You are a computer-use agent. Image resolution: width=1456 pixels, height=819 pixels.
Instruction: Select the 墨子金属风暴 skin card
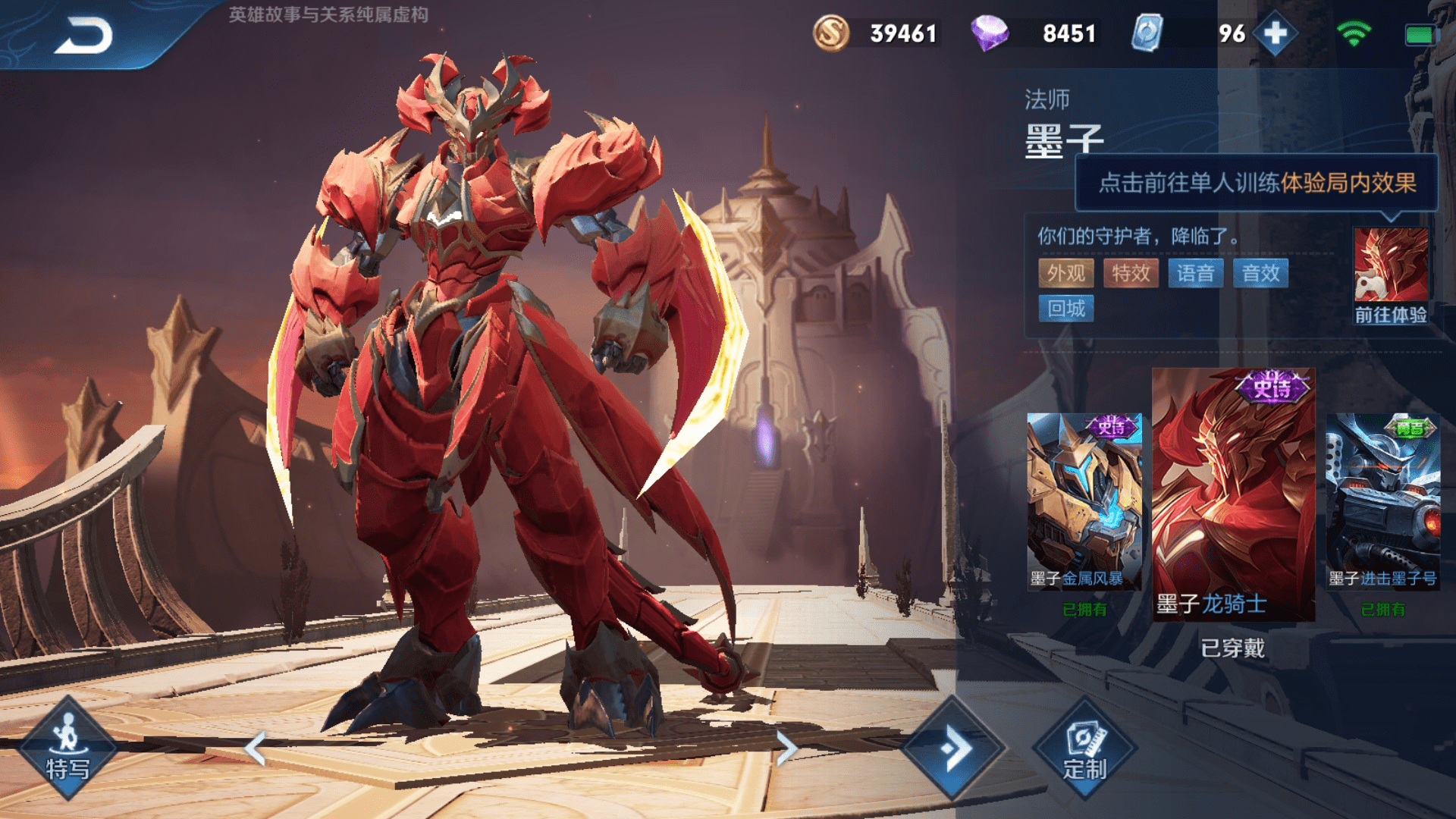1084,502
